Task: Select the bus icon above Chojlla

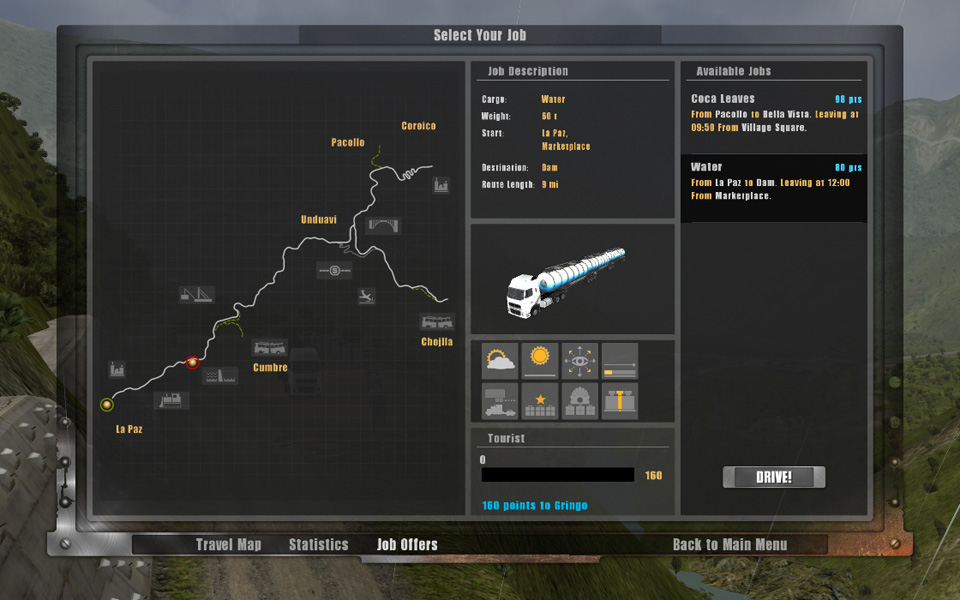Action: coord(437,322)
